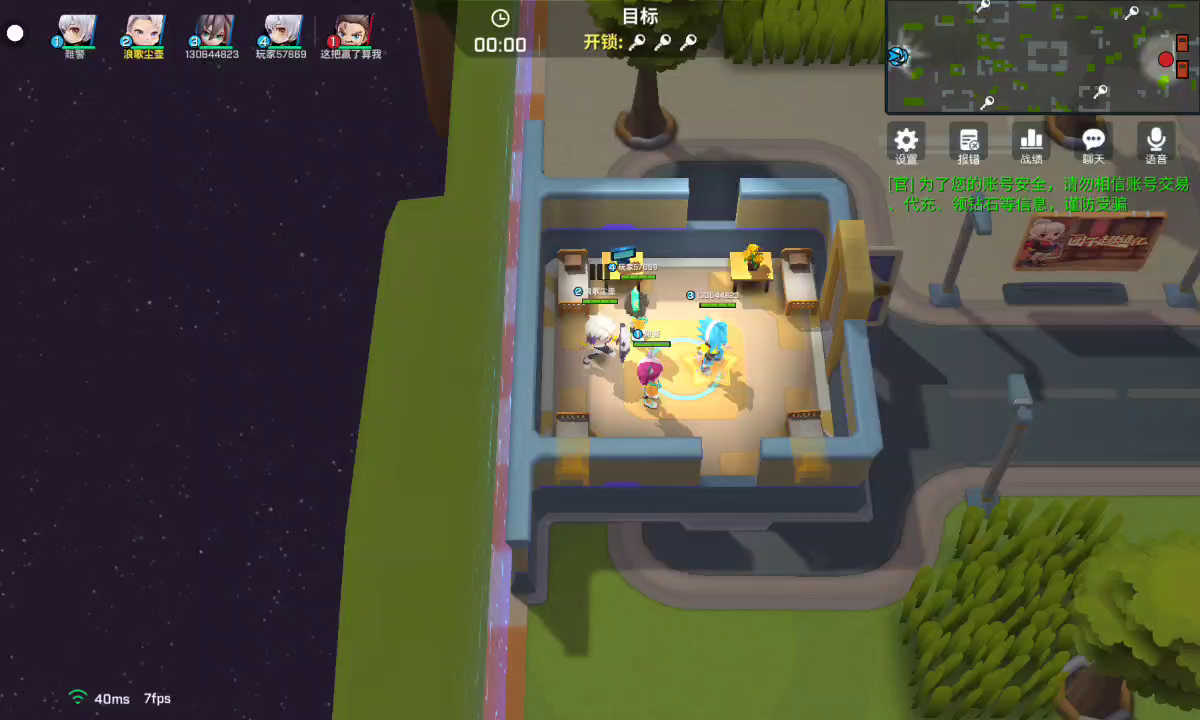1200x720 pixels.
Task: Select player 2 portrait 浪歌尘壶
Action: point(144,31)
